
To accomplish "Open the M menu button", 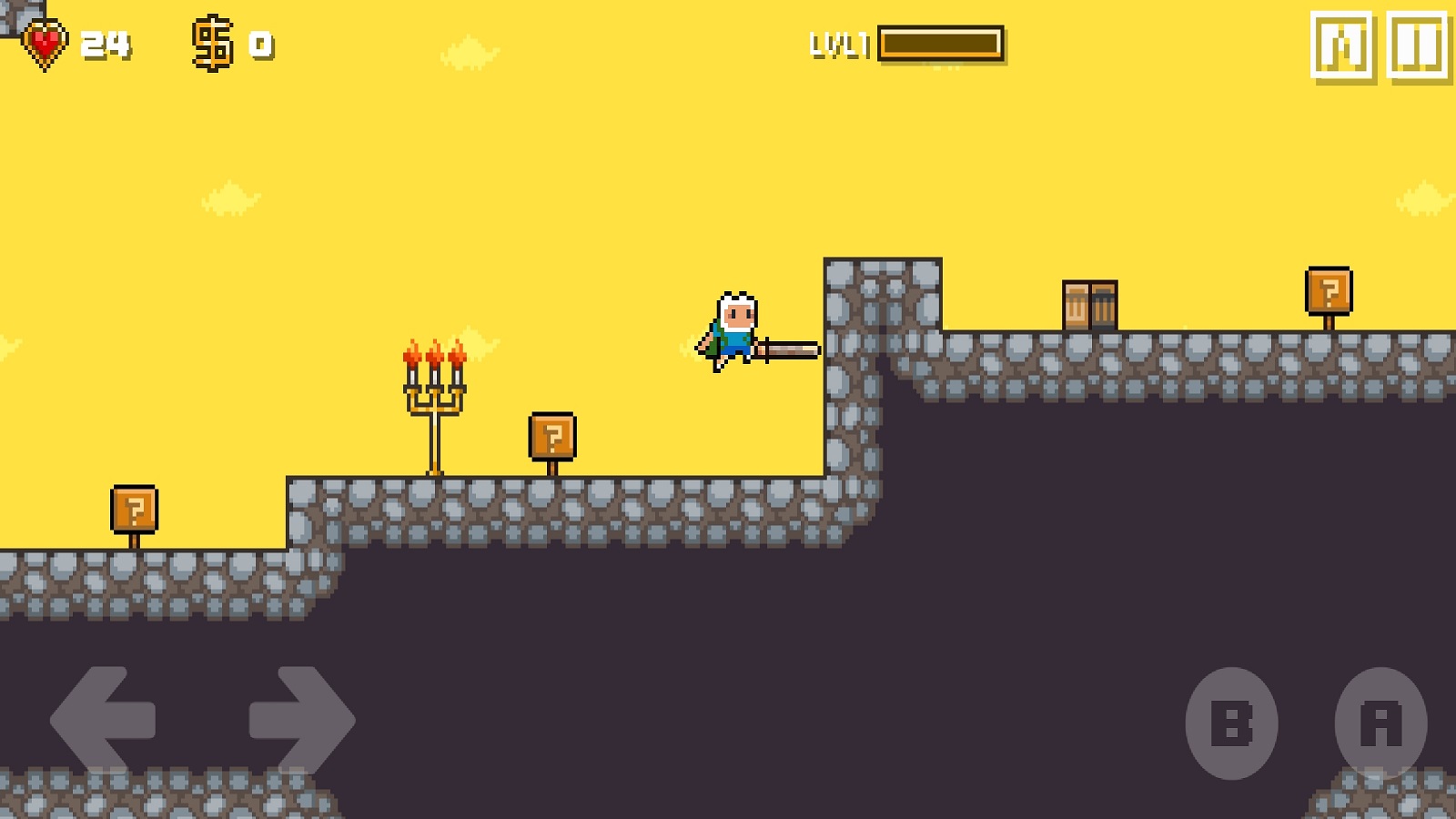I will click(x=1341, y=46).
